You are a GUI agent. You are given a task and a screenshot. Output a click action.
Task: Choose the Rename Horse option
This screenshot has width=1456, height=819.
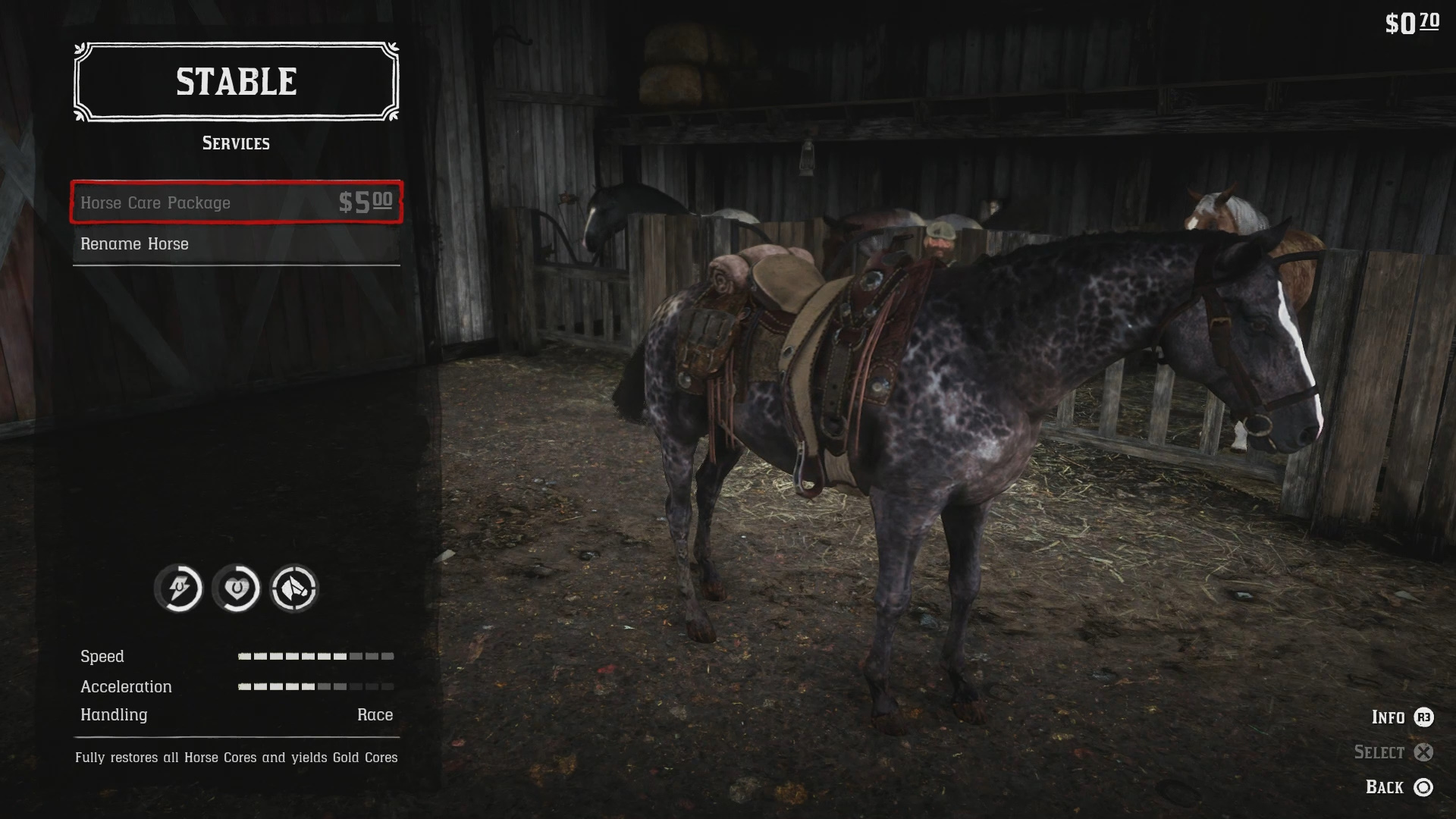tap(236, 244)
